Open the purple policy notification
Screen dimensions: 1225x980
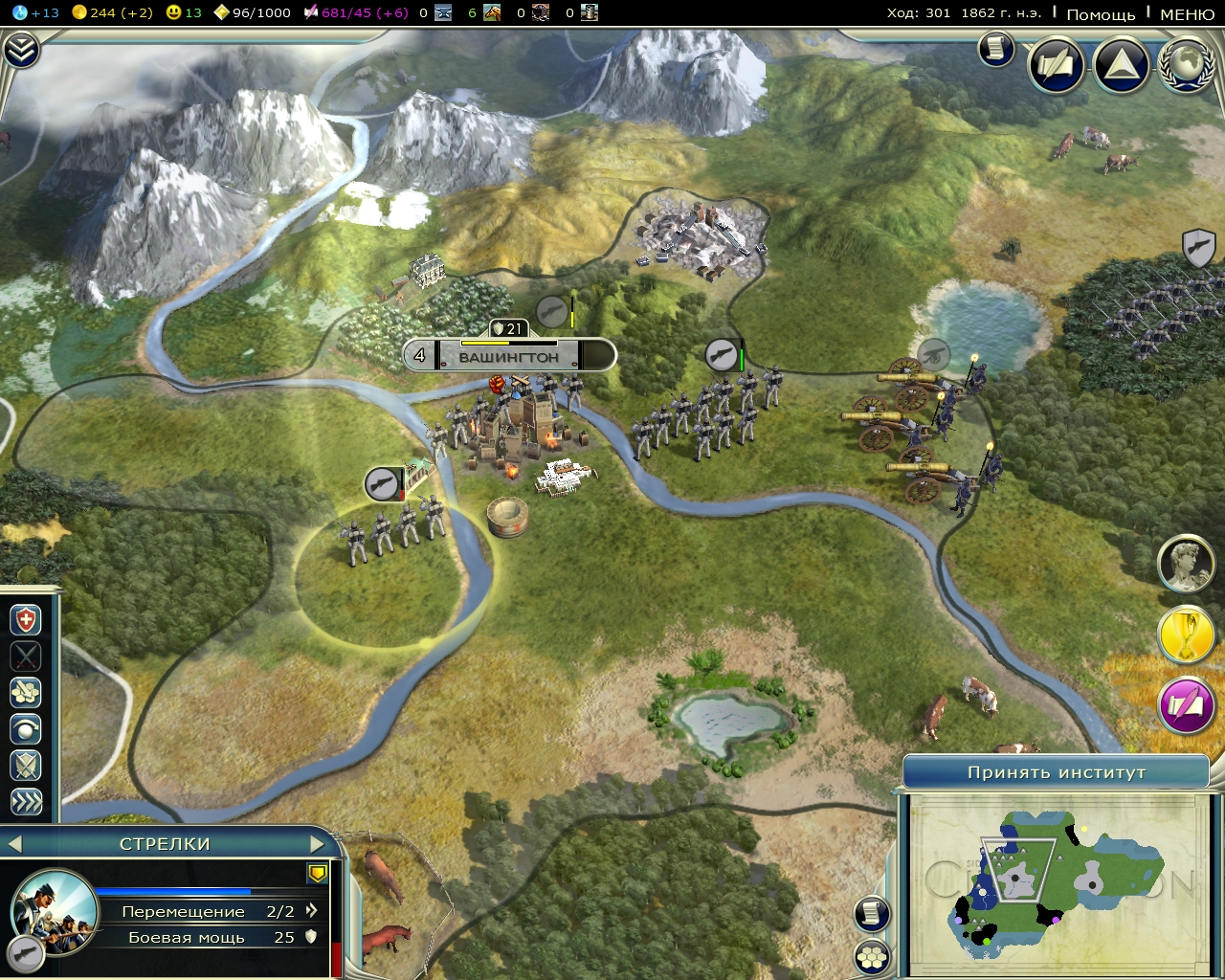coord(1187,706)
